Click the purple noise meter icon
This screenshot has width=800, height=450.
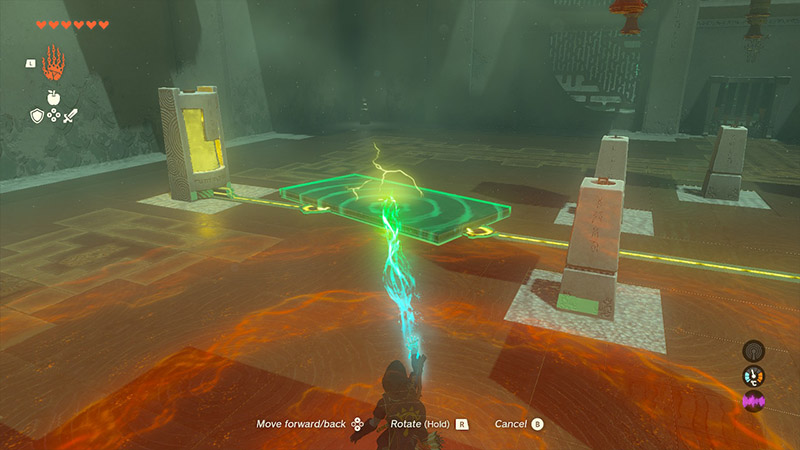[x=753, y=402]
